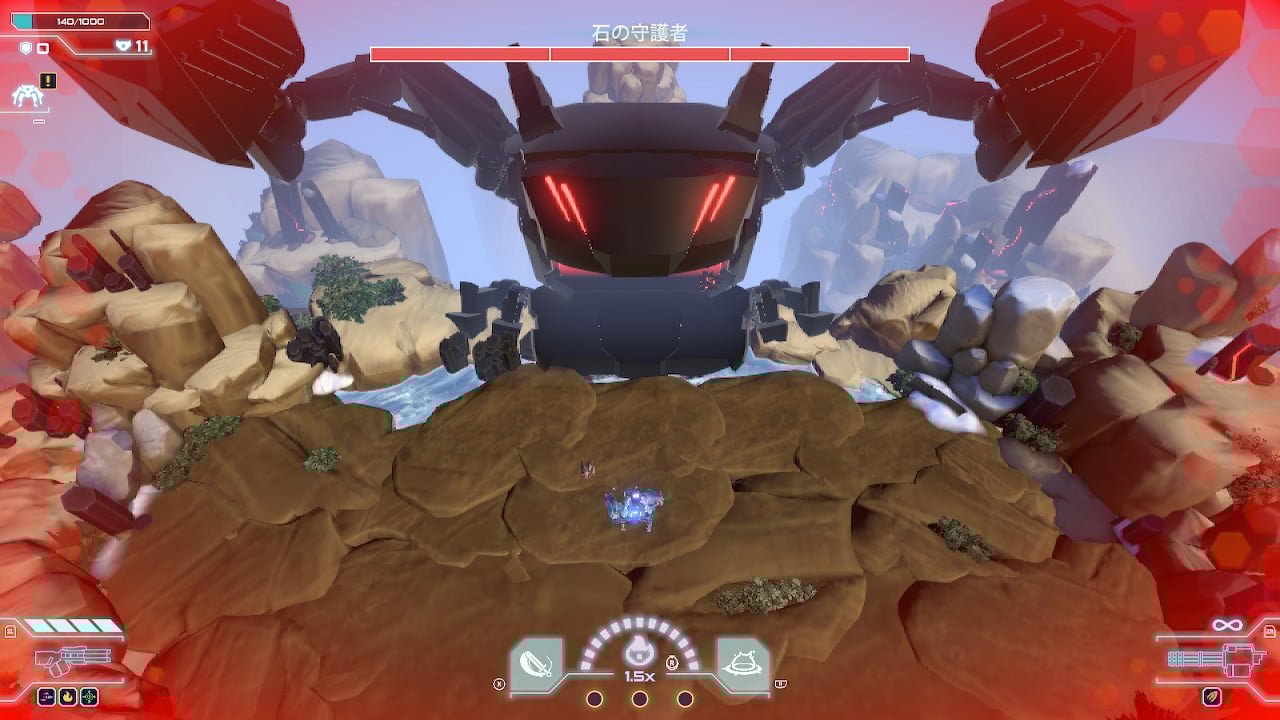
Task: Click the flame mod icon under the shotgun
Action: pos(66,696)
